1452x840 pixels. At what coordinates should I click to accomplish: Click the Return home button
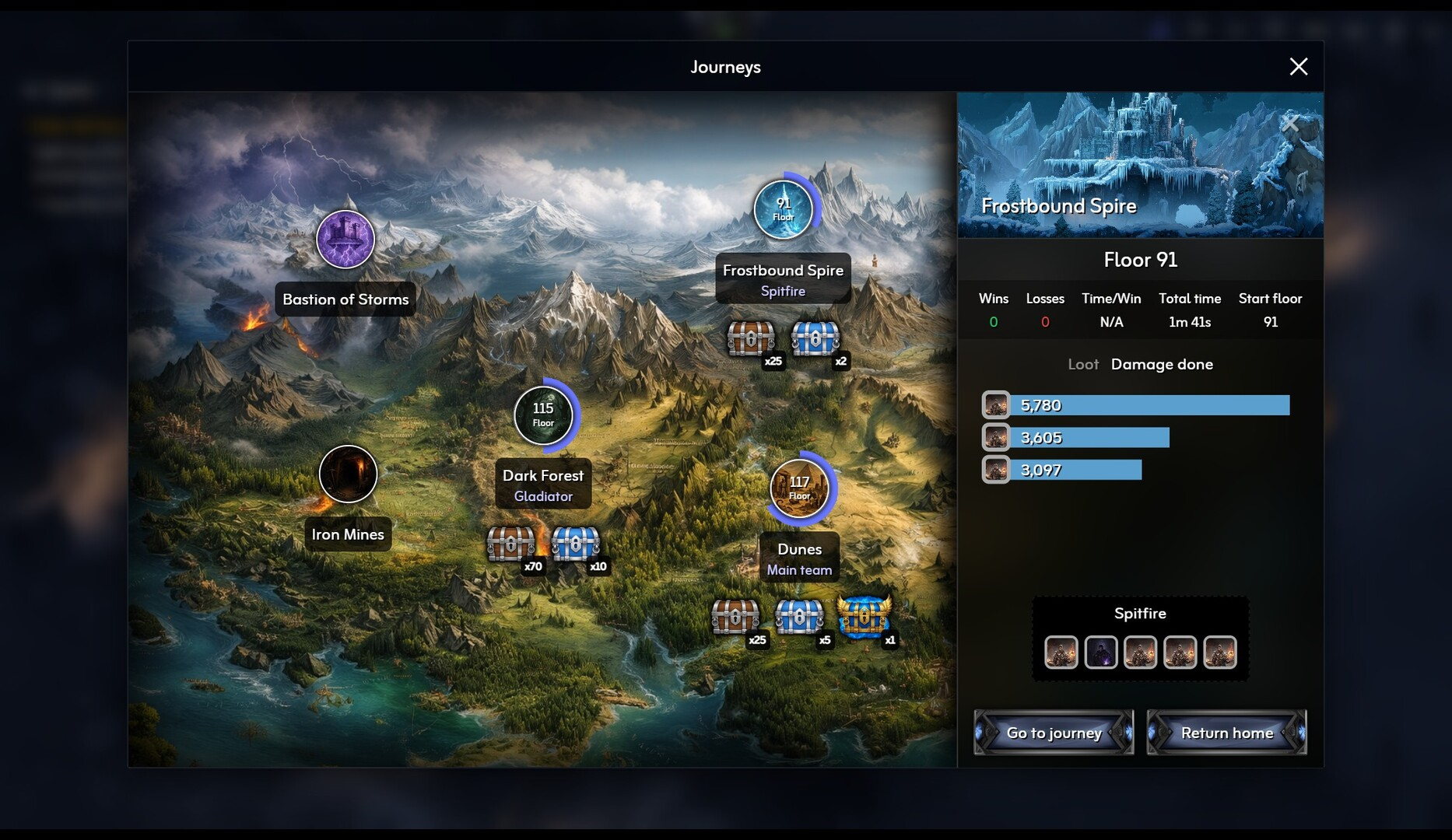pos(1226,733)
